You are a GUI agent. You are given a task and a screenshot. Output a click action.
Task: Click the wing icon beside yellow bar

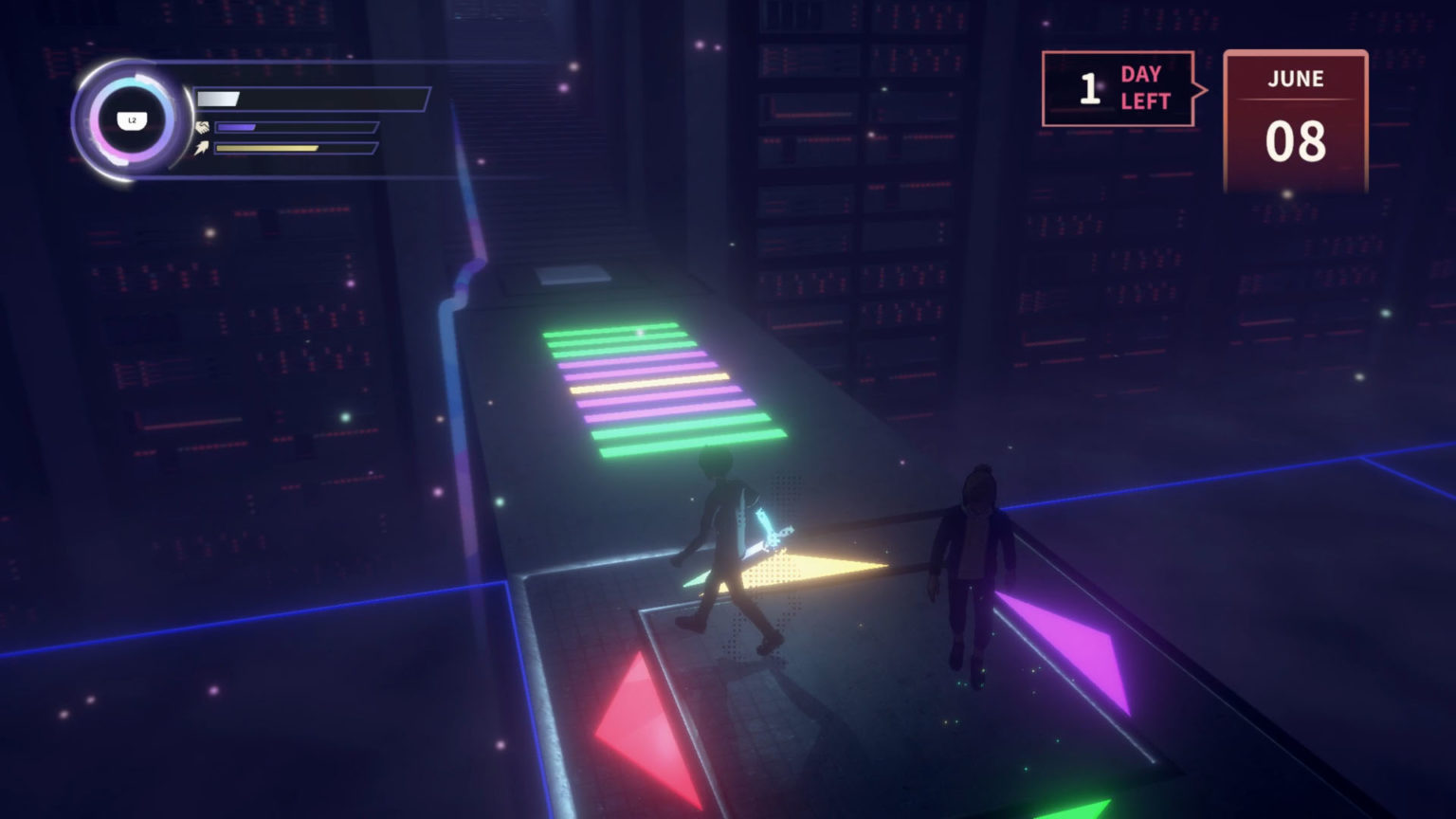(x=202, y=147)
